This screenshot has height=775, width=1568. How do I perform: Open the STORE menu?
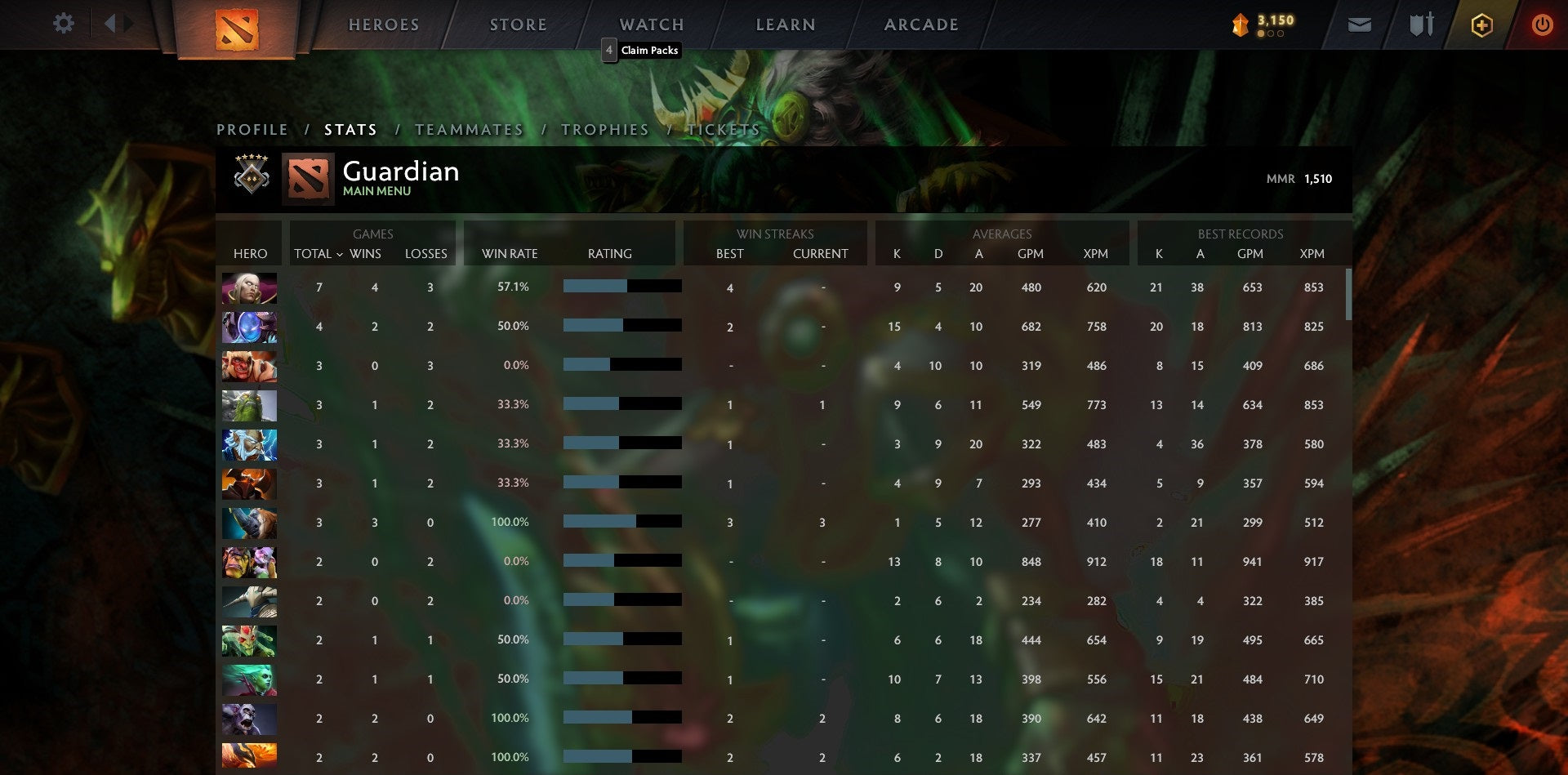pyautogui.click(x=518, y=24)
